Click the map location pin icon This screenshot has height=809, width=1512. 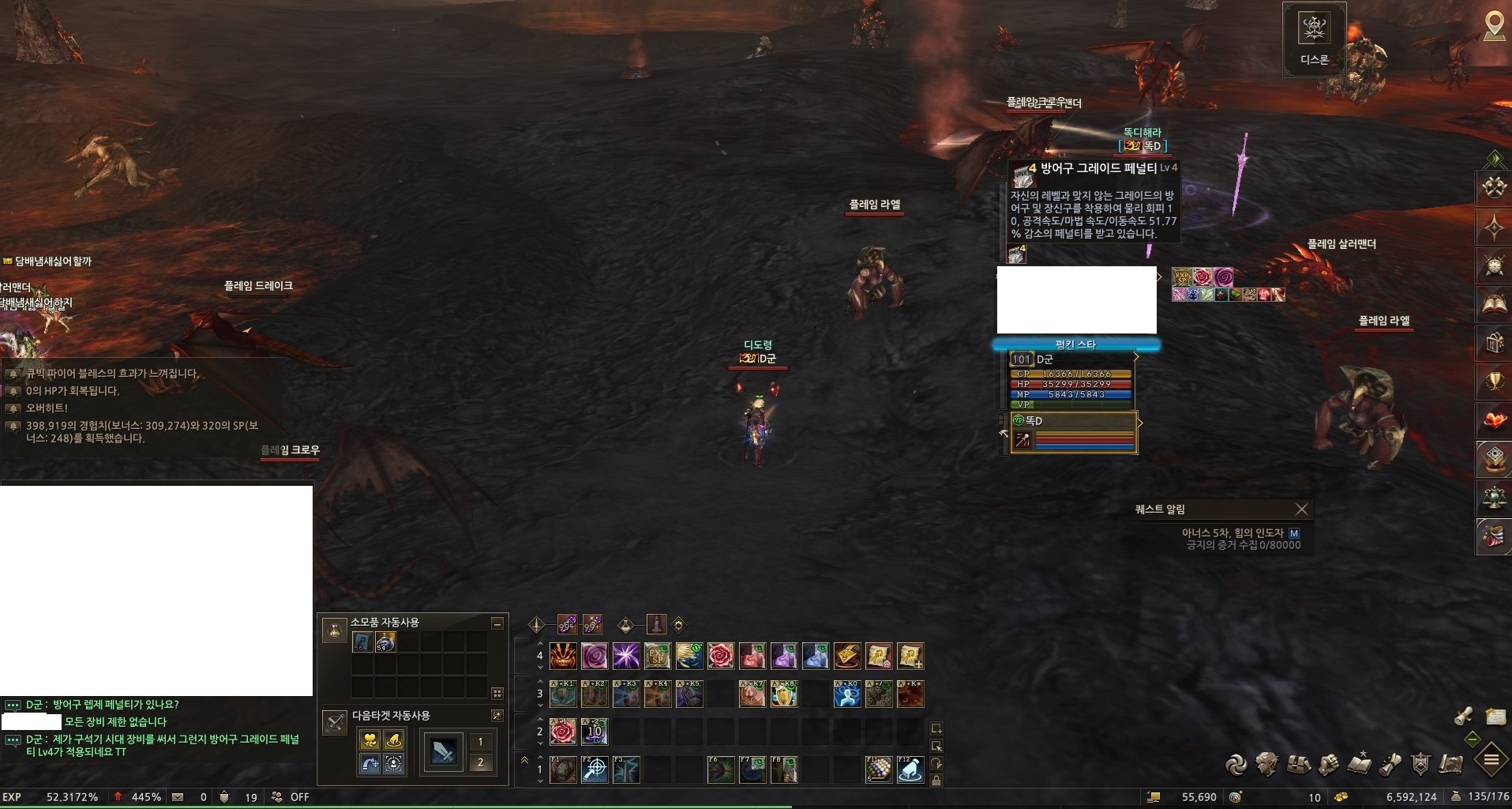point(1494,25)
